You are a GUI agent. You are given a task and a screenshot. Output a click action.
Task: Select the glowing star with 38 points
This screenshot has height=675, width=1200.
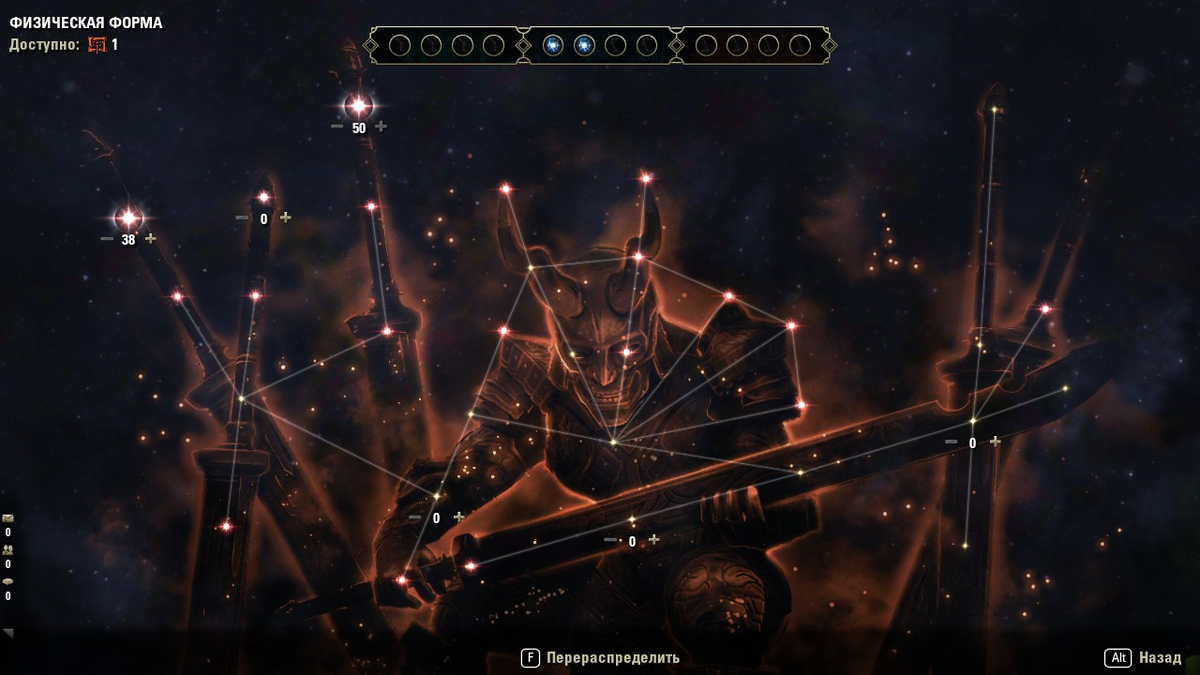[128, 217]
